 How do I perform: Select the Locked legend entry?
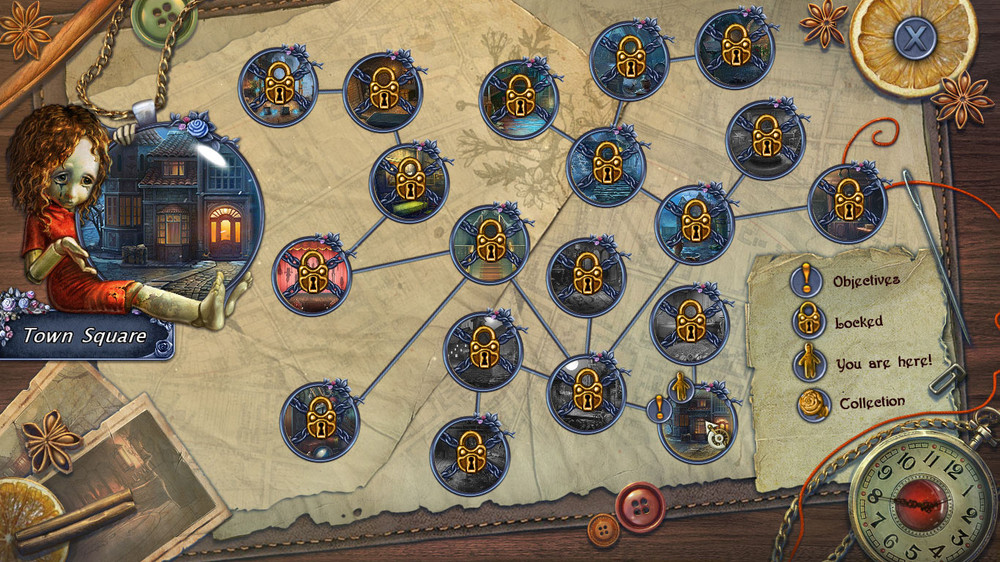pos(859,322)
